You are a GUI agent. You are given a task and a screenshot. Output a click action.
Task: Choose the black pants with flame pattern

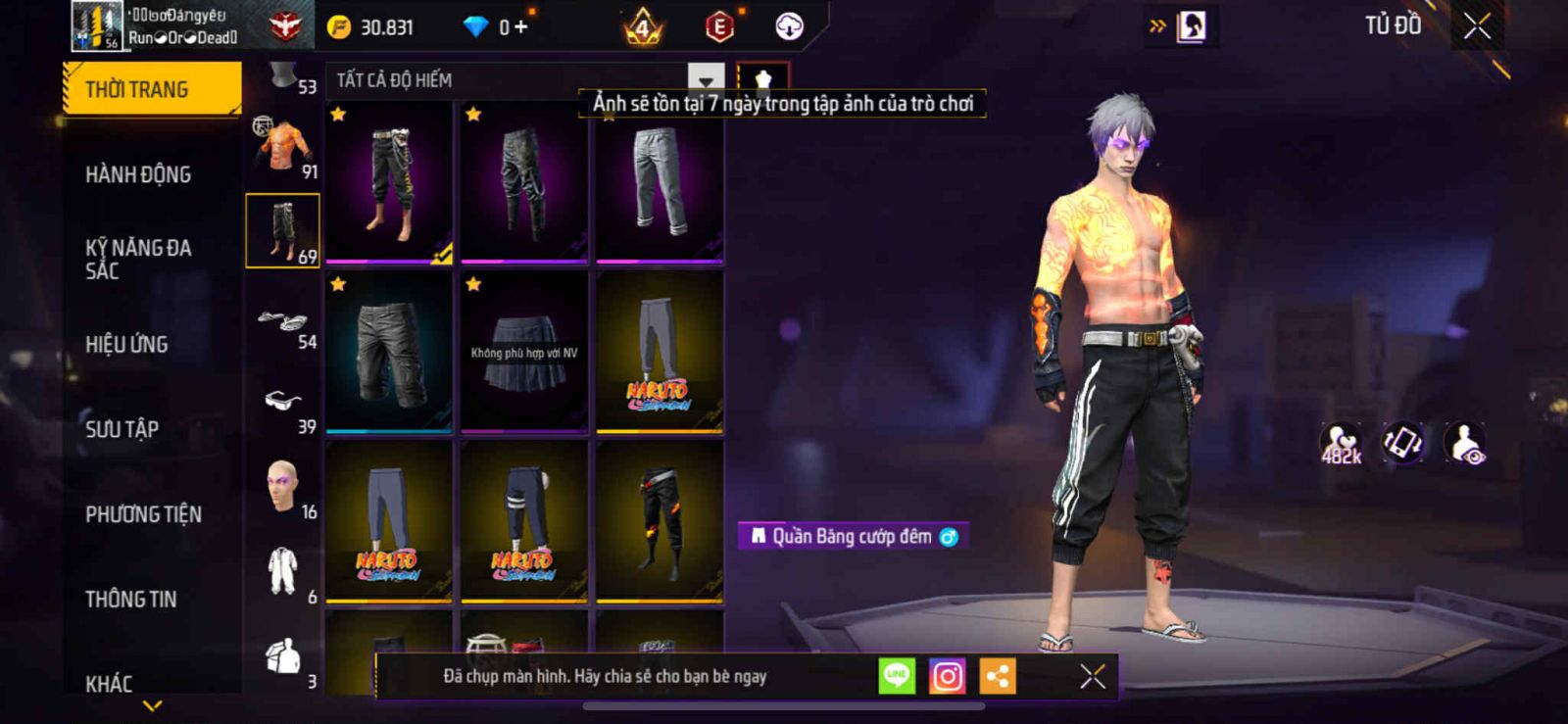660,521
